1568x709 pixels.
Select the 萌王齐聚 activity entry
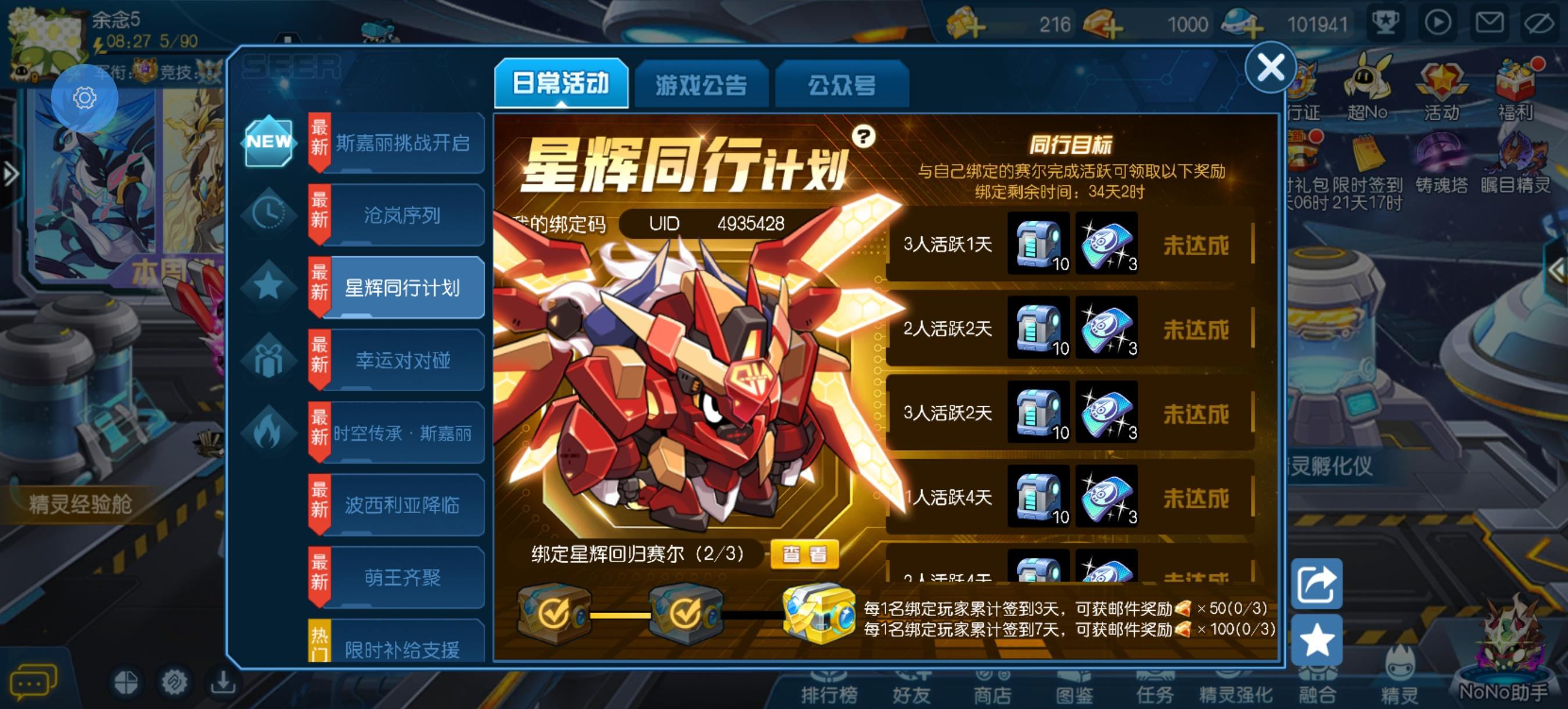pyautogui.click(x=405, y=578)
